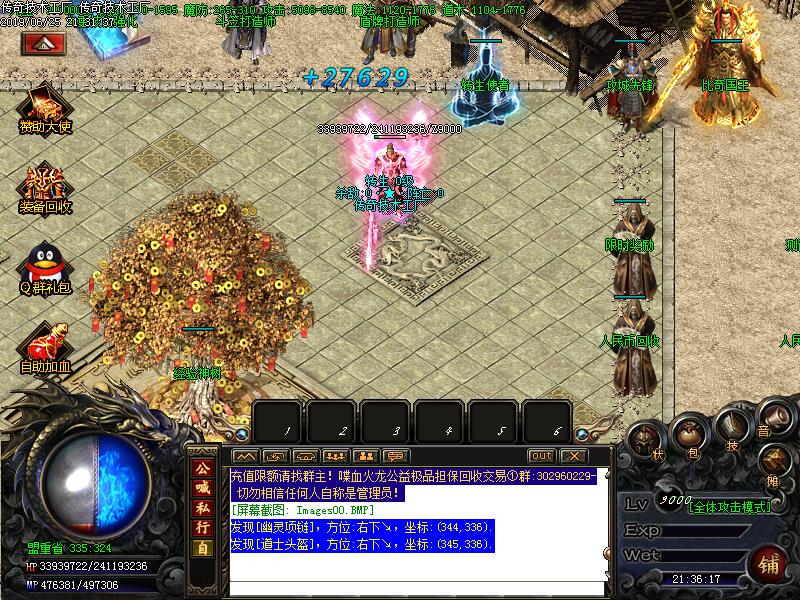Select the 私 private chat channel tab
800x600 pixels.
202,507
